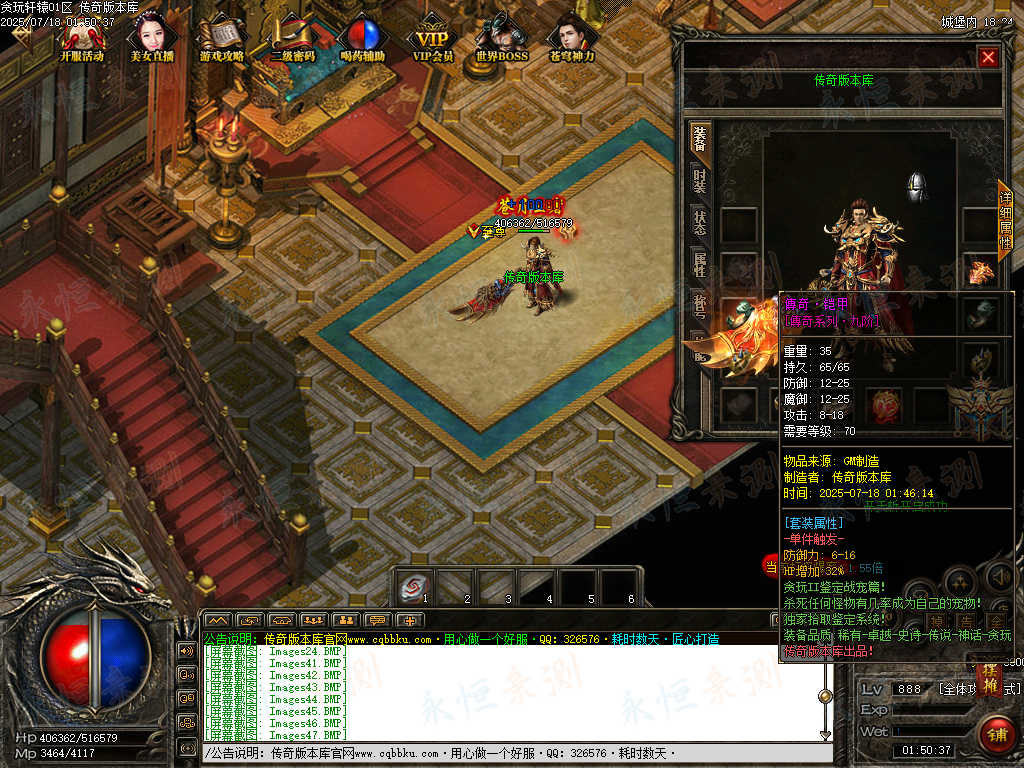Open the 二级密码 secondary password menu

coord(292,36)
